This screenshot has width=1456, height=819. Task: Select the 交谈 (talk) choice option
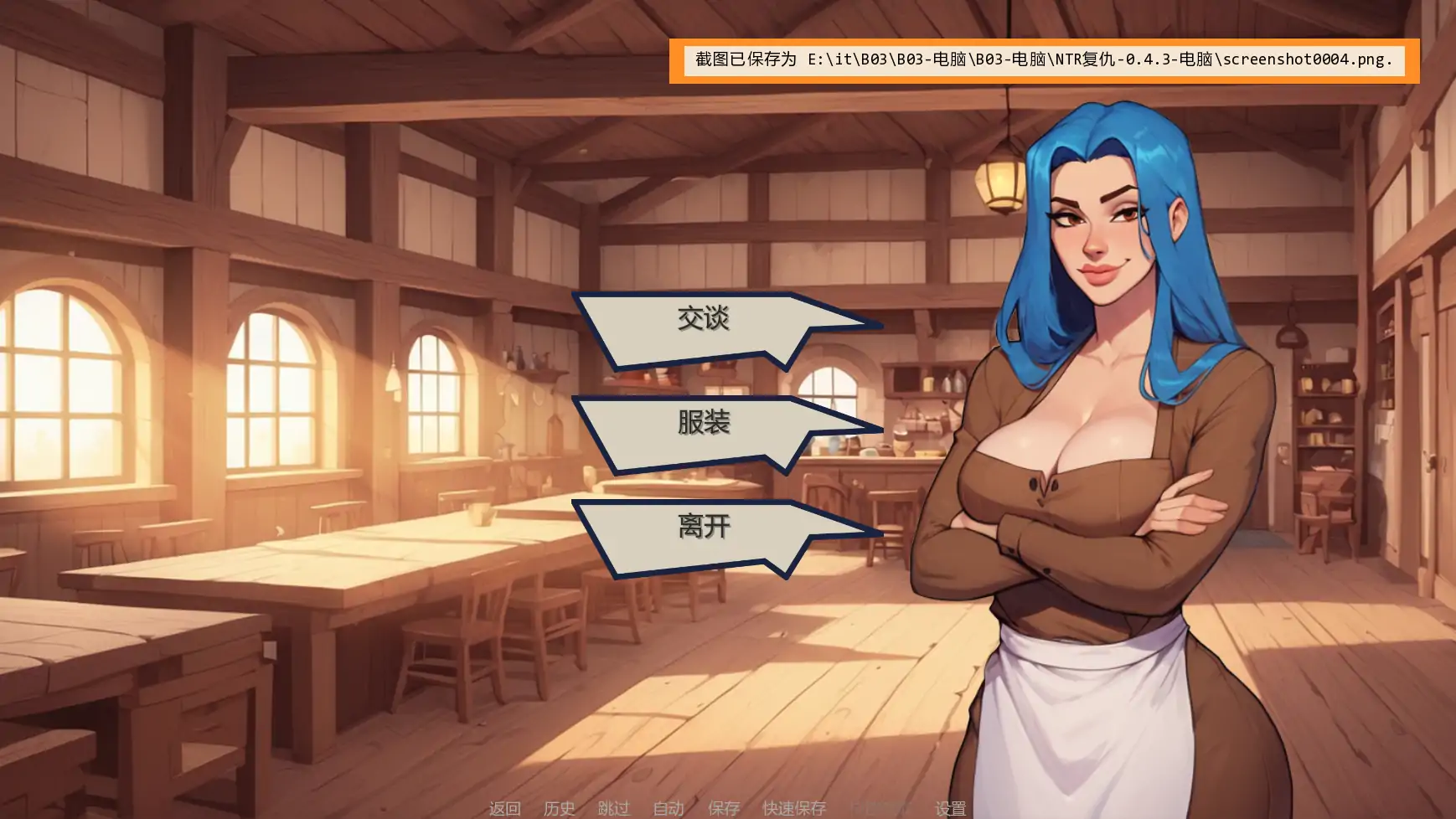702,319
